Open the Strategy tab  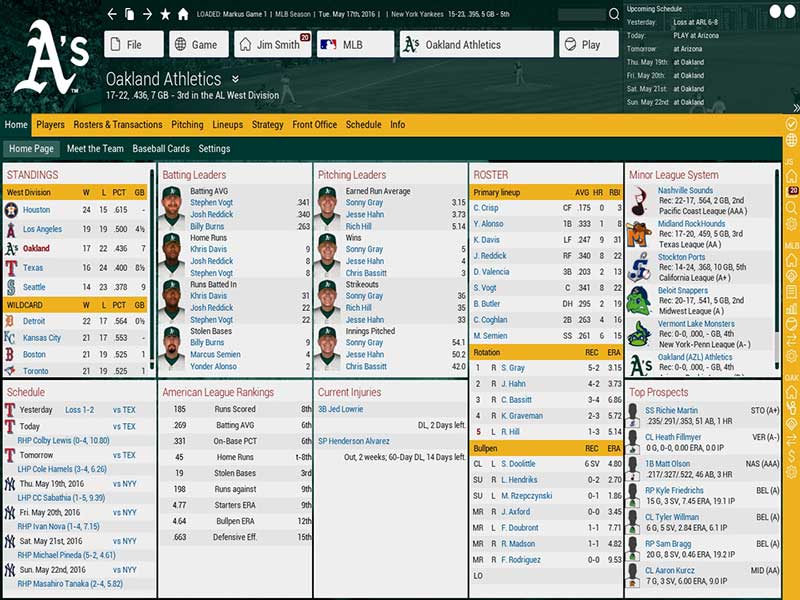[268, 125]
